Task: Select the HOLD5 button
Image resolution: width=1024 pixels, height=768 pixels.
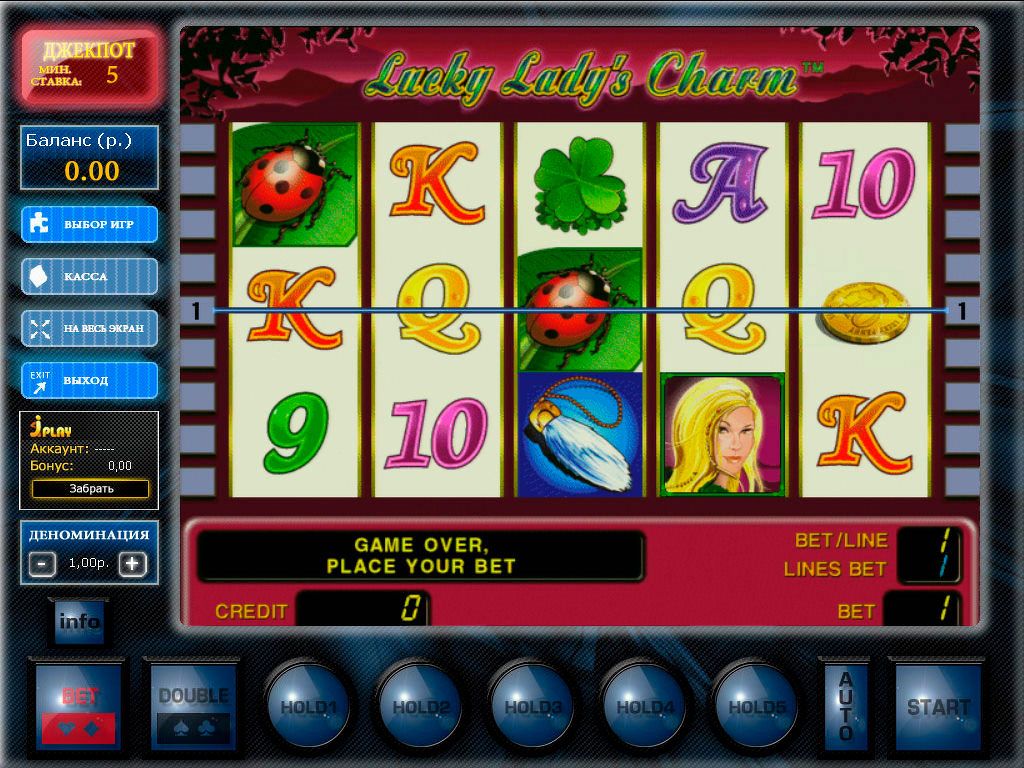Action: 756,706
